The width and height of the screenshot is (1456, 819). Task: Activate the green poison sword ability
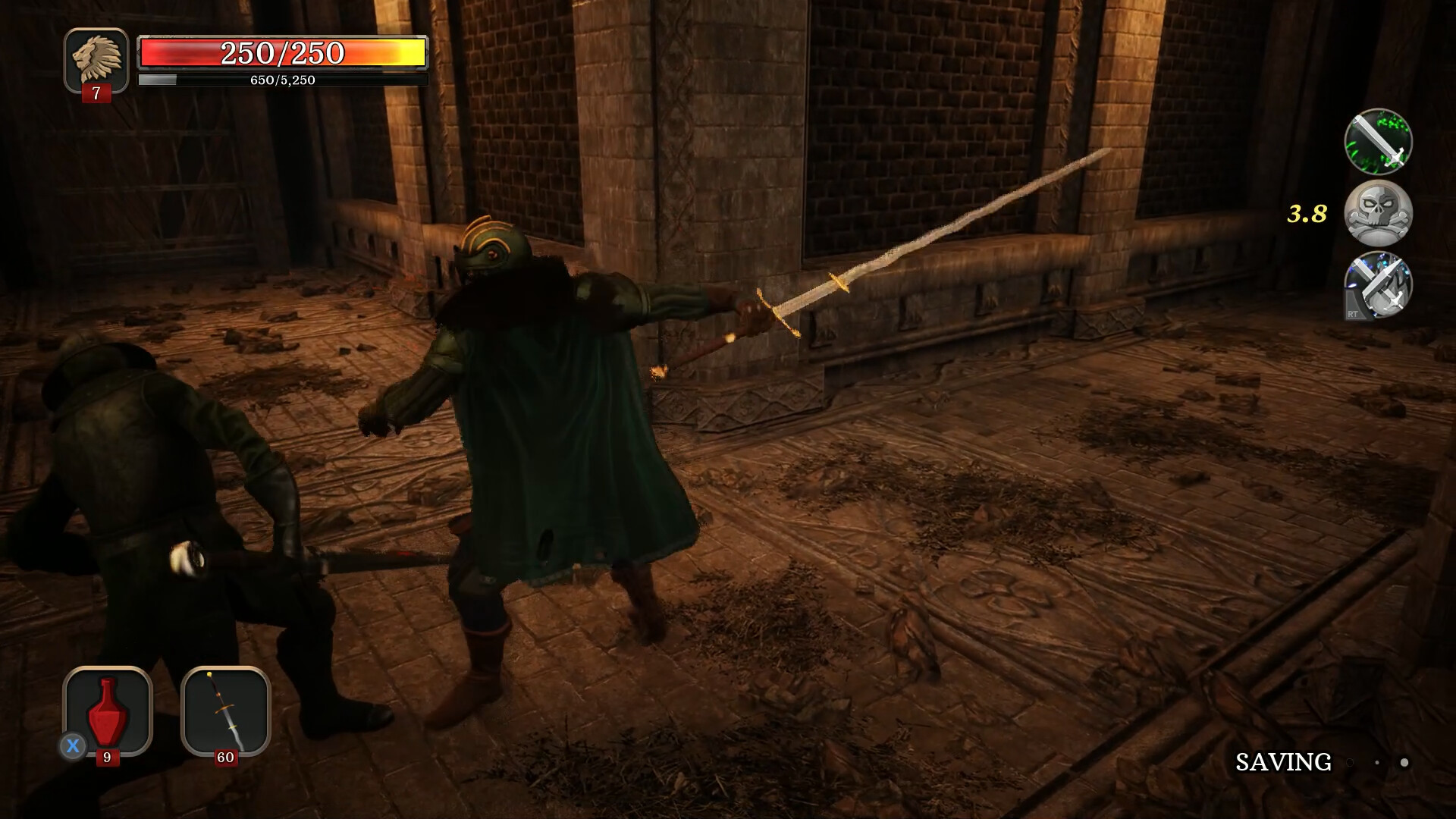(x=1378, y=142)
